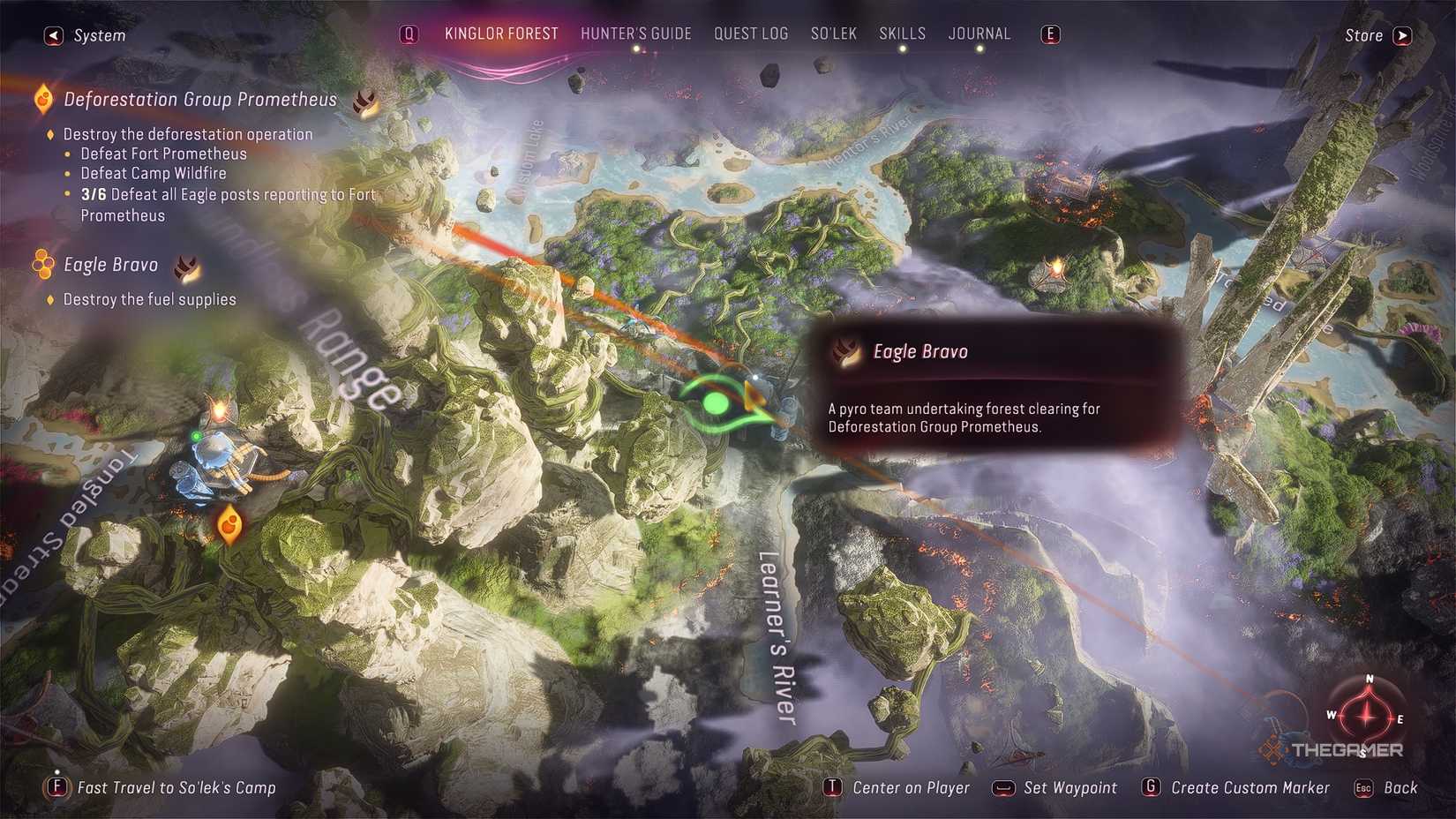
Task: Click the orange quest marker near Tangled Stream
Action: (229, 524)
